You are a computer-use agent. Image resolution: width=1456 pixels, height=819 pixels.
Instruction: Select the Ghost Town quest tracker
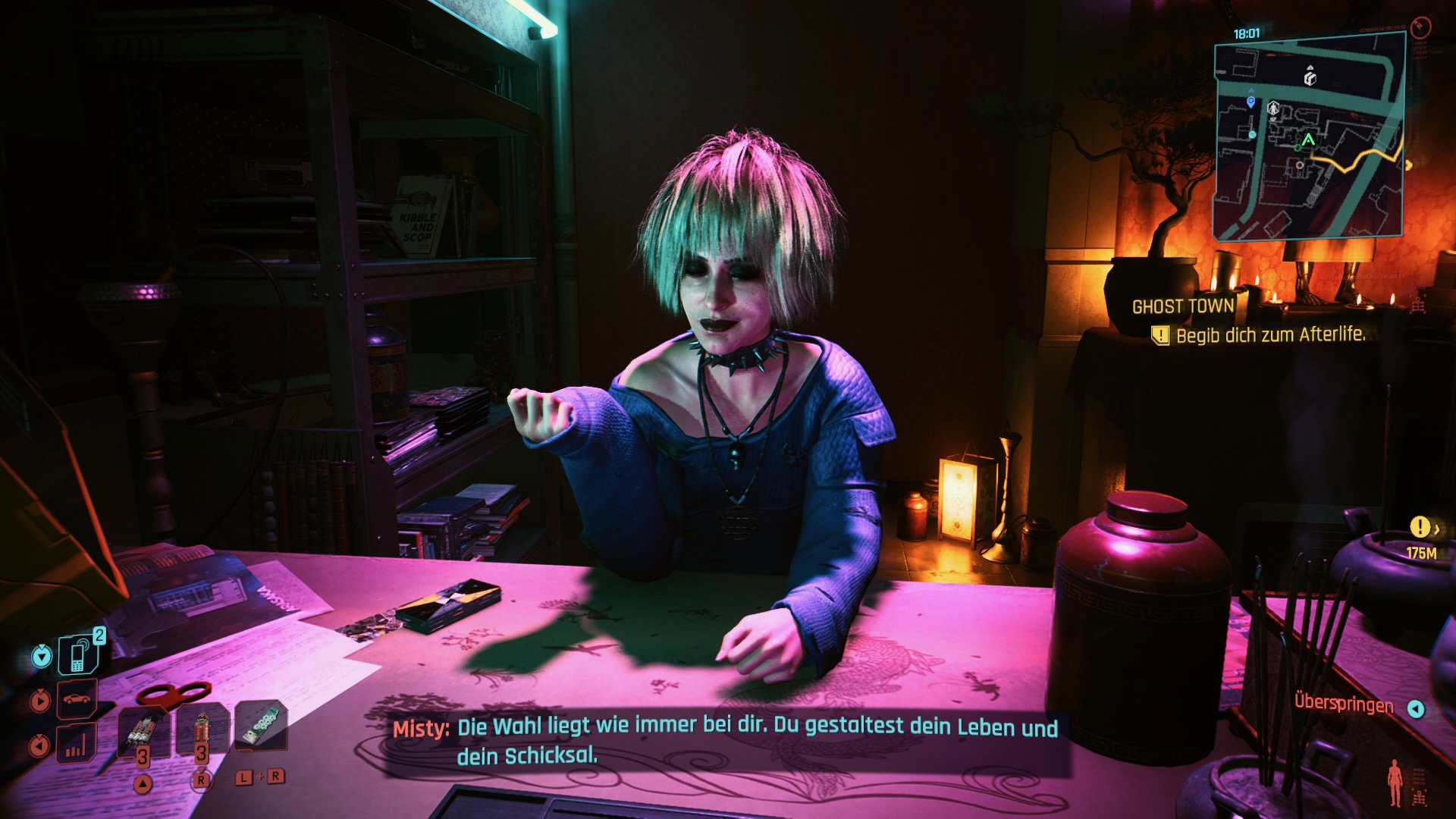(1182, 306)
